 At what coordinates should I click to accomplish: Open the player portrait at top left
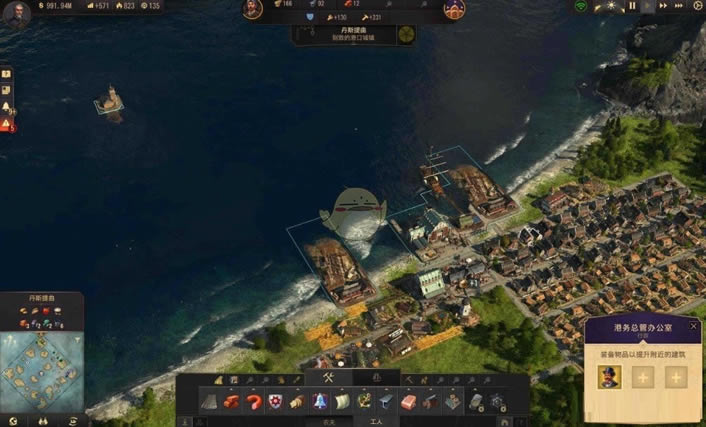[x=15, y=13]
